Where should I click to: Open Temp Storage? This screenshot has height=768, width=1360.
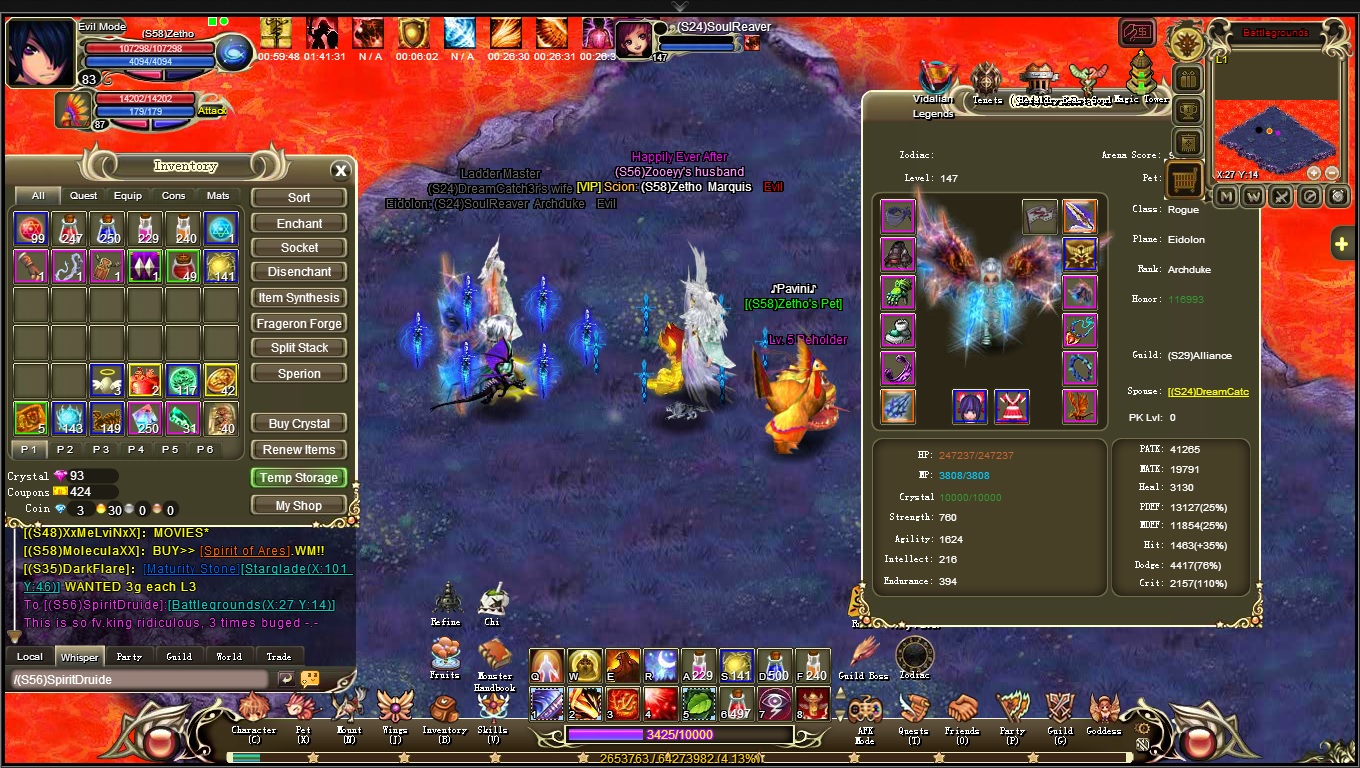[299, 478]
